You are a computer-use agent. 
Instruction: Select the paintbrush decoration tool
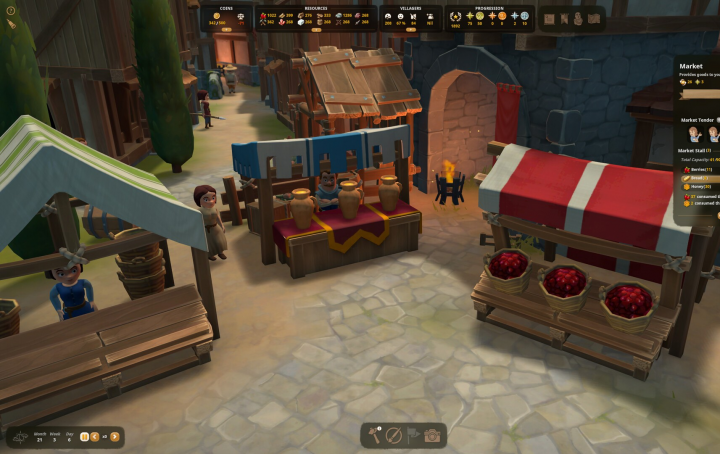pyautogui.click(x=394, y=436)
